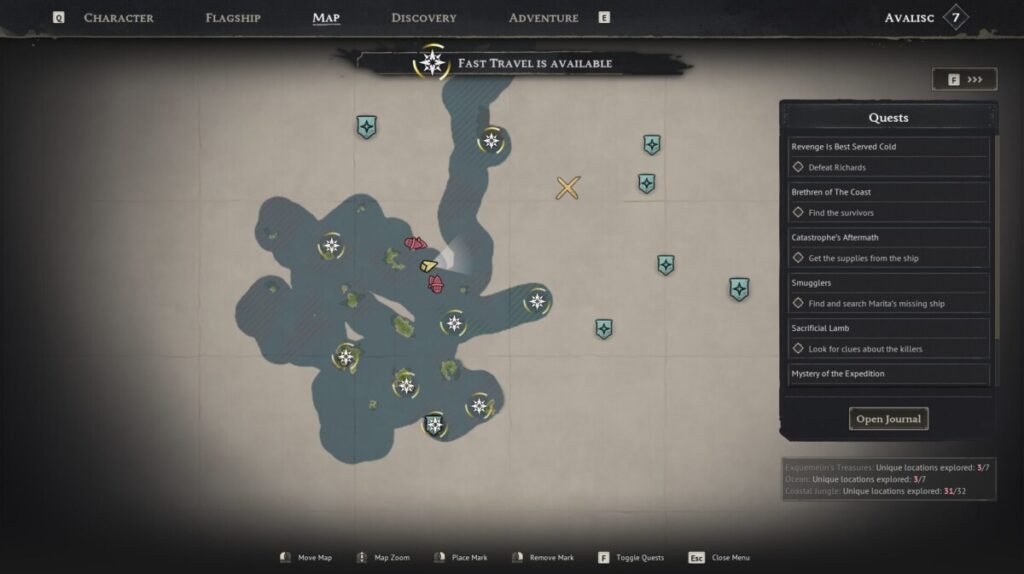This screenshot has height=574, width=1024.
Task: Go to the Discovery tab
Action: 423,18
